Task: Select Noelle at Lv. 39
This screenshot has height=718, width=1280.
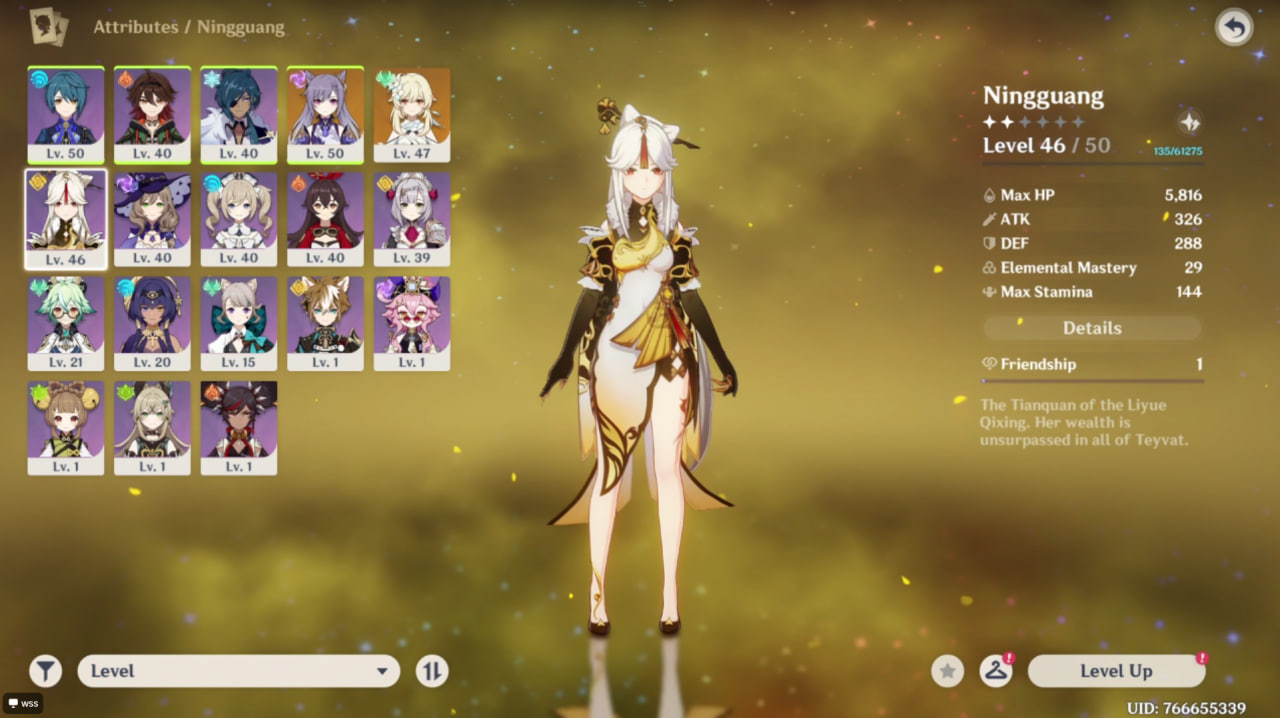Action: coord(412,219)
